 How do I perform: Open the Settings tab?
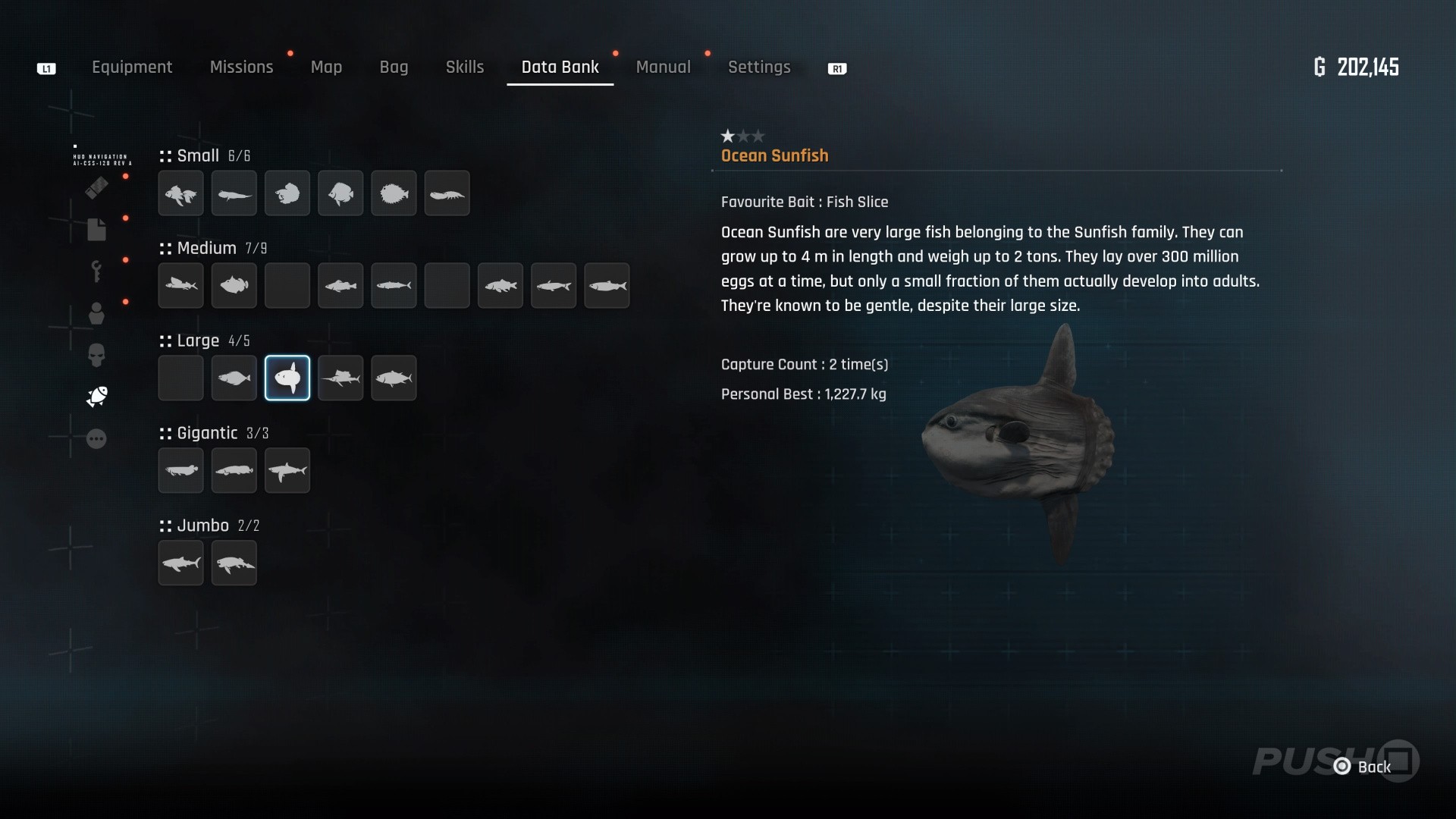(759, 67)
